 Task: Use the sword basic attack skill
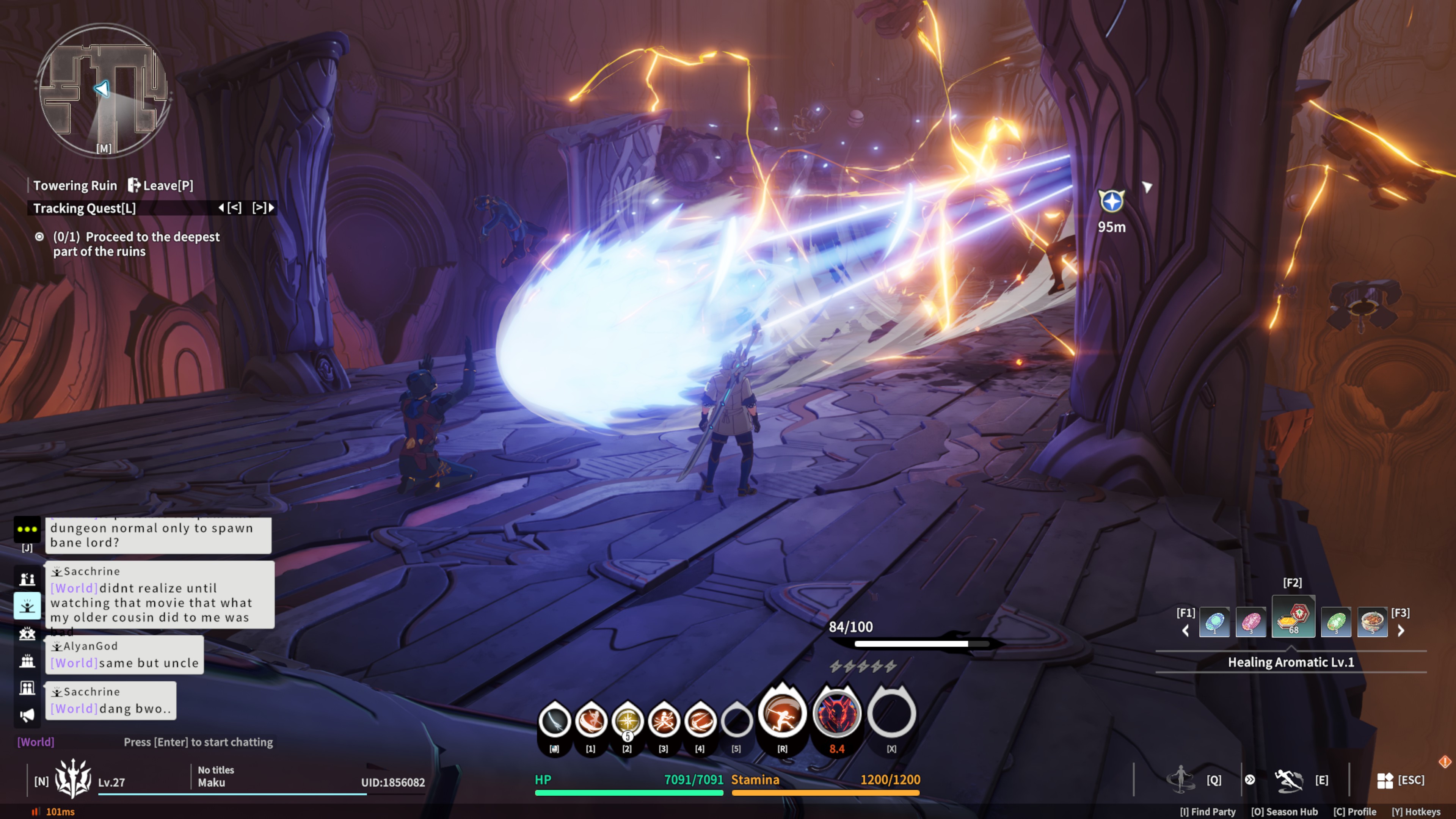tap(554, 721)
